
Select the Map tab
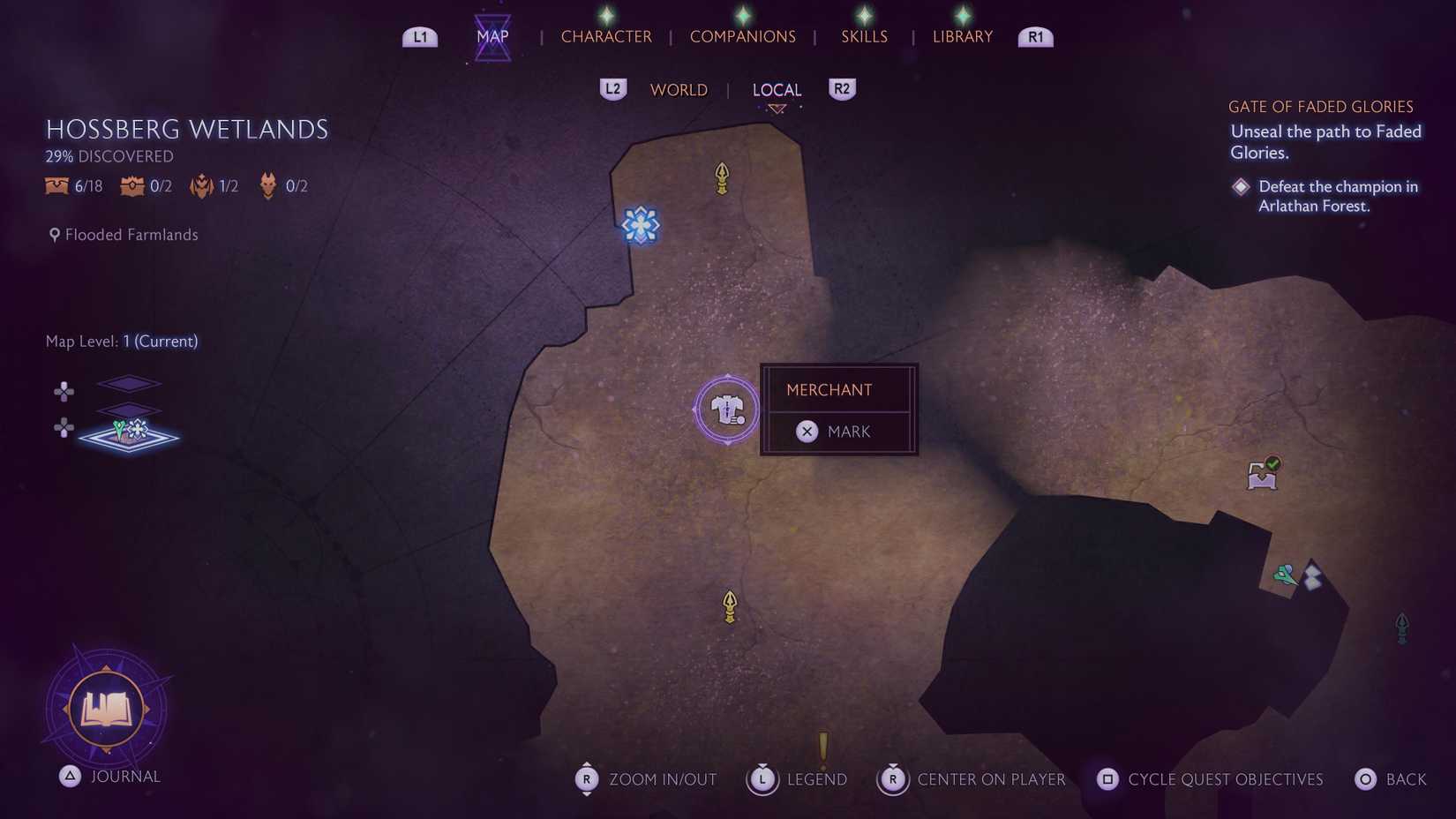492,36
